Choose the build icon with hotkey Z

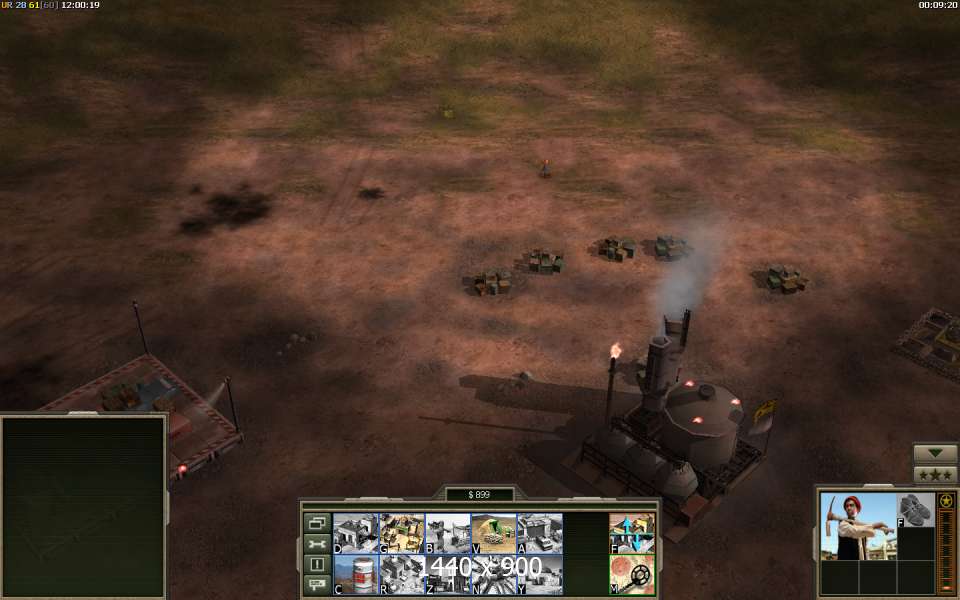coord(447,574)
